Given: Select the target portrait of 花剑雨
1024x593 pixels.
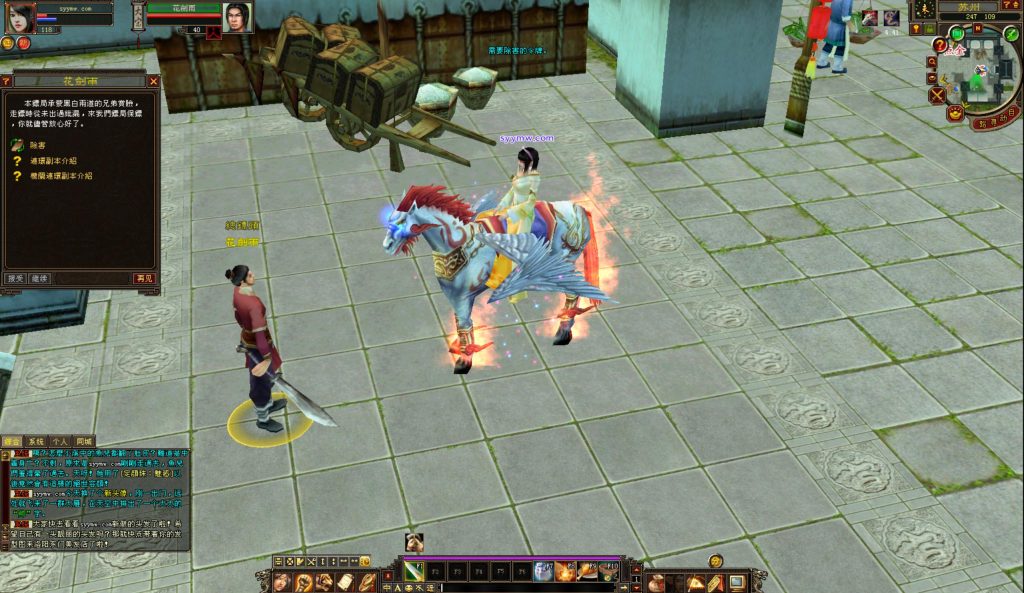Looking at the screenshot, I should (236, 17).
